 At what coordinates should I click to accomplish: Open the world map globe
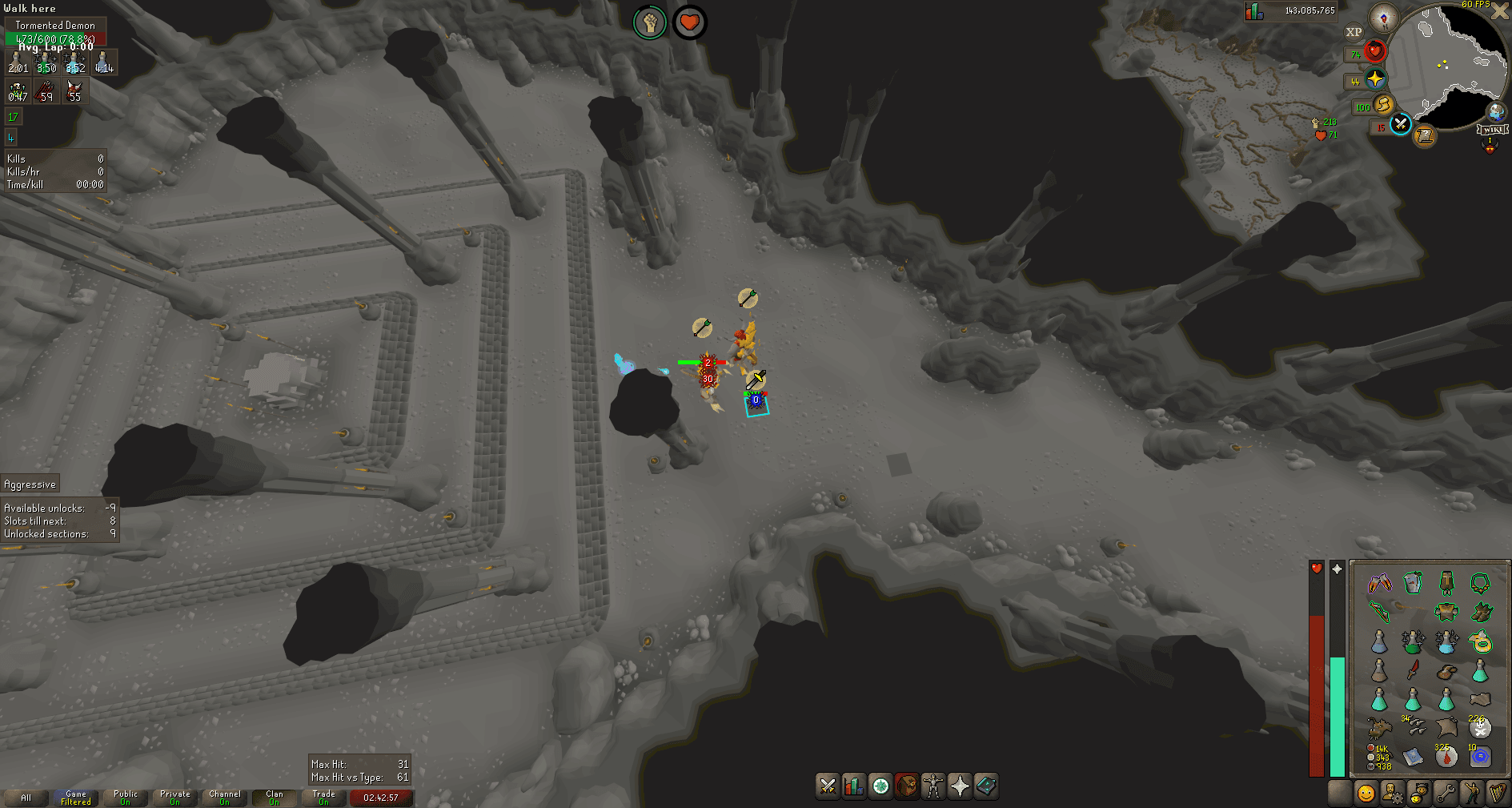coord(1495,112)
